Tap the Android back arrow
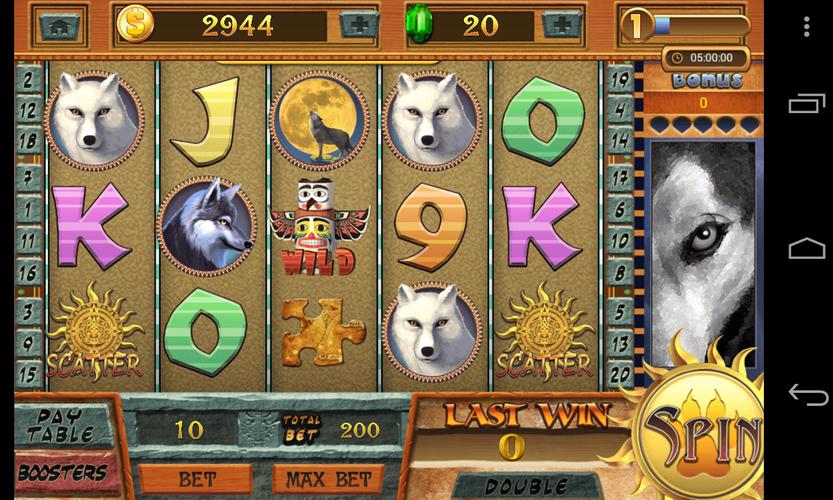This screenshot has width=833, height=500. coord(807,393)
